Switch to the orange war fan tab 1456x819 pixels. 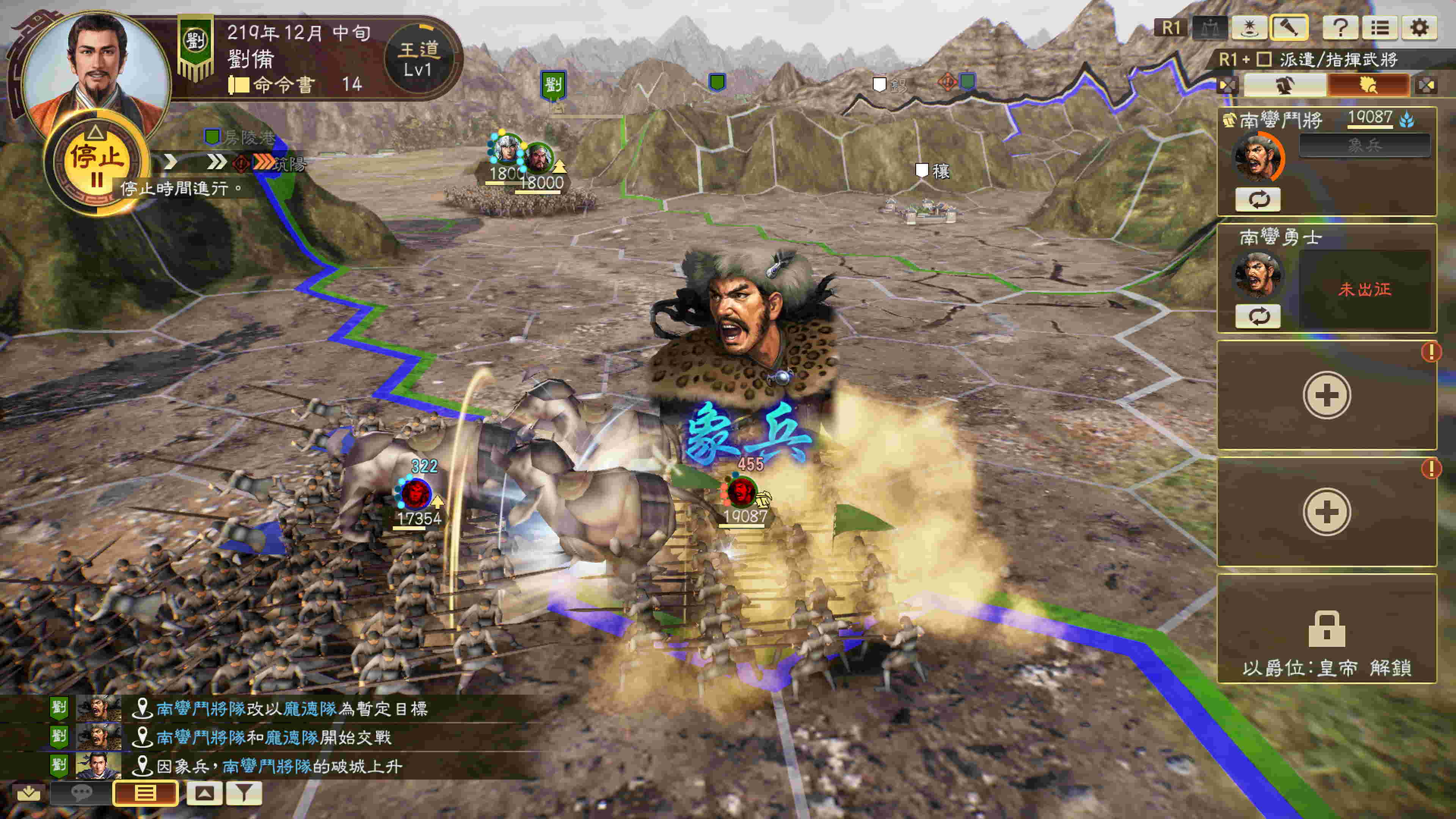click(1368, 85)
